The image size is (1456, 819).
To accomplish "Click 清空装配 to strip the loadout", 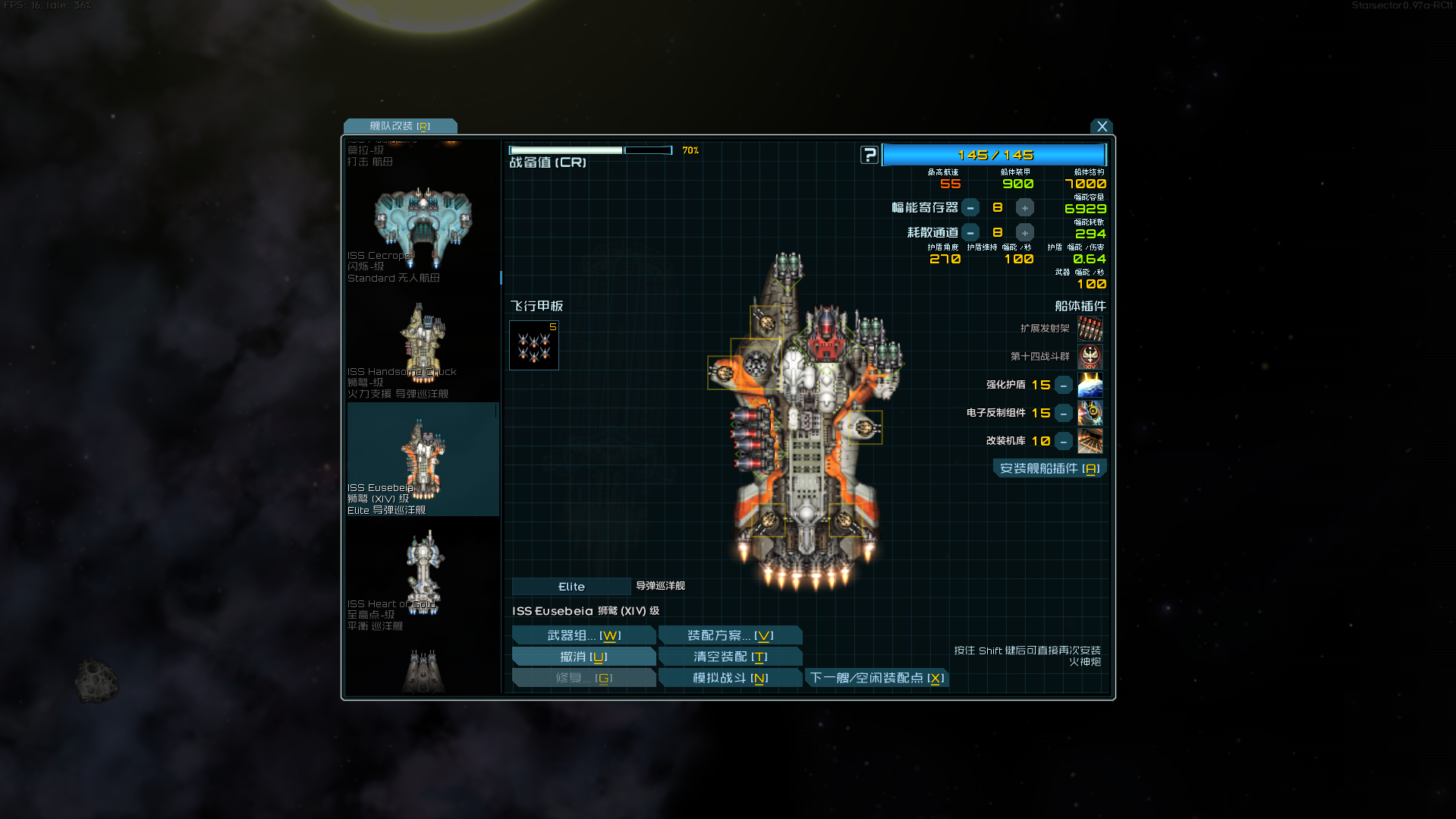I will click(730, 657).
